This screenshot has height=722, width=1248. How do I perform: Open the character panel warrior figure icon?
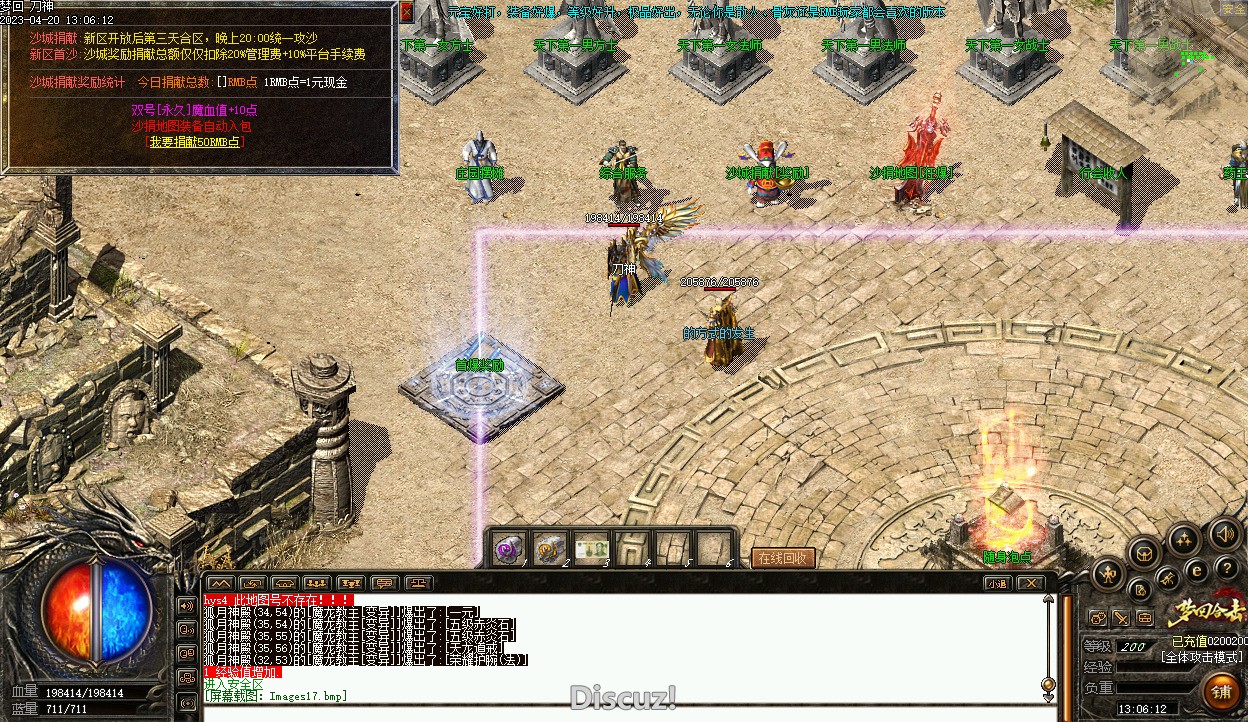click(1108, 574)
